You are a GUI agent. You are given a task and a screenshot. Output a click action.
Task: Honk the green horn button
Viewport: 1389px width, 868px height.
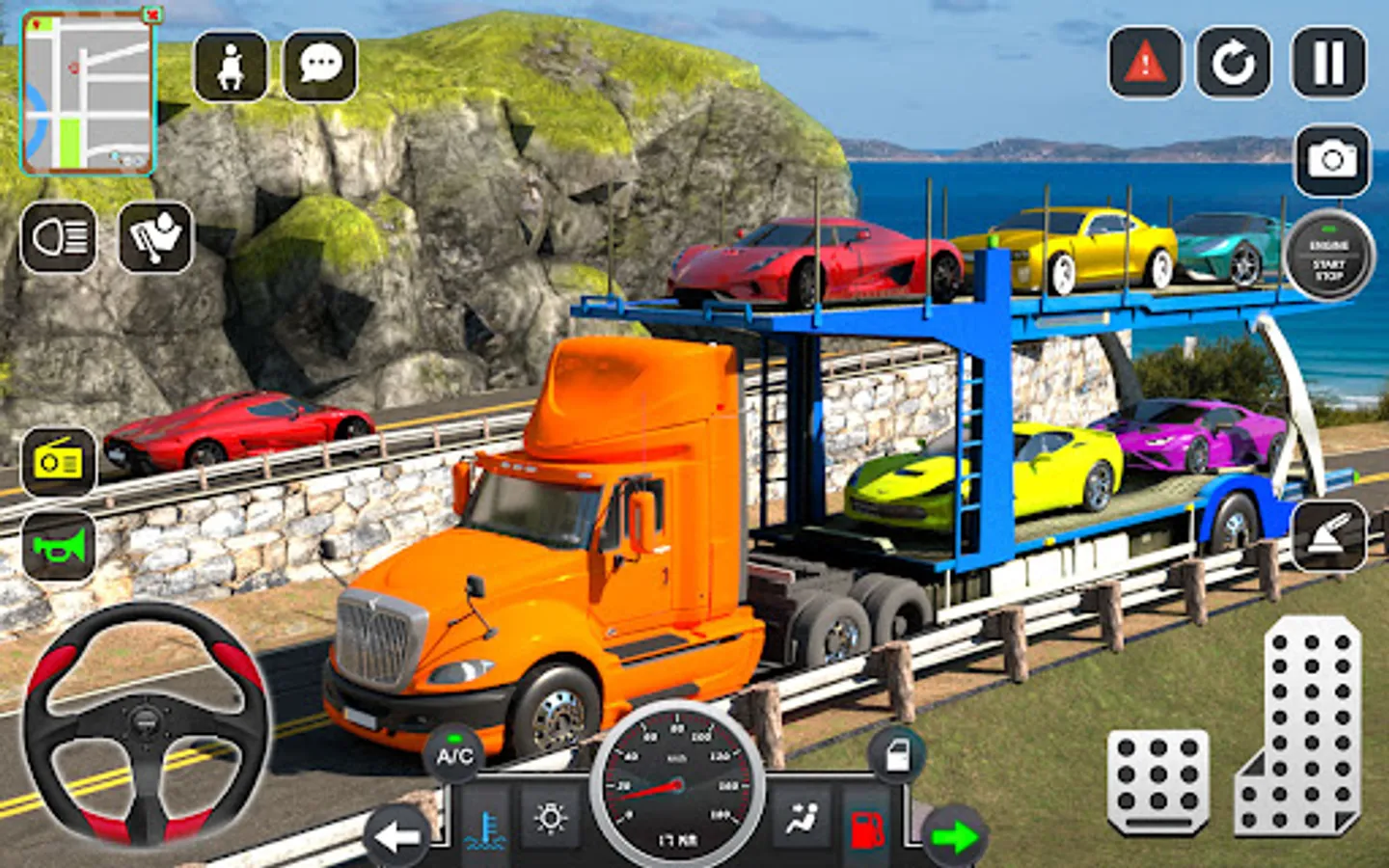[59, 547]
